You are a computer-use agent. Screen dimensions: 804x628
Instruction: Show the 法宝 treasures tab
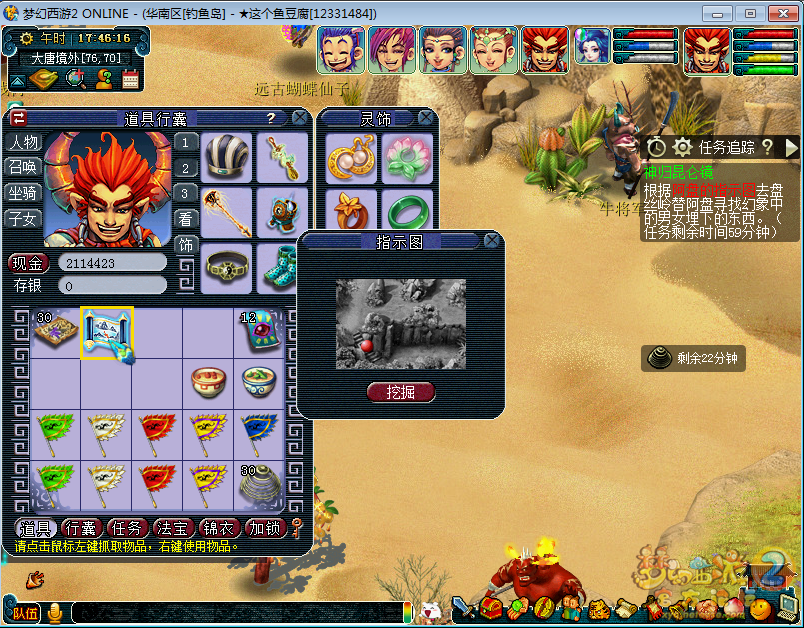(172, 528)
